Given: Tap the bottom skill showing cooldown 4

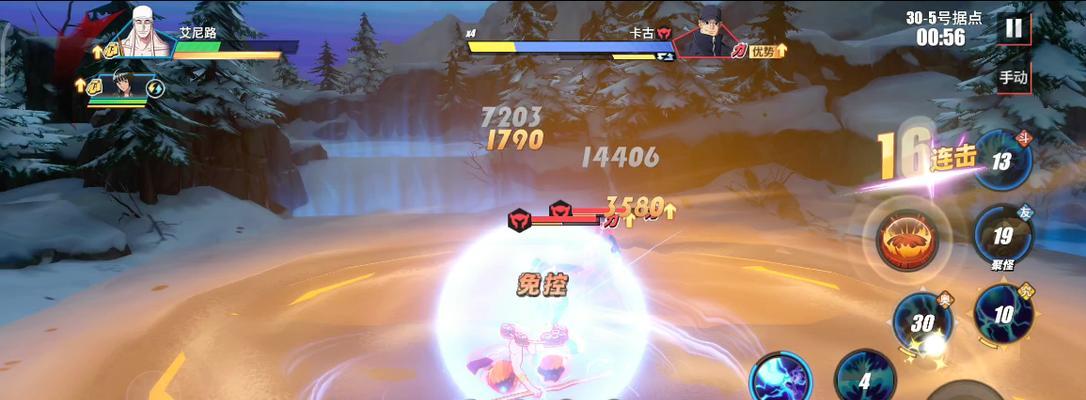Looking at the screenshot, I should 864,378.
